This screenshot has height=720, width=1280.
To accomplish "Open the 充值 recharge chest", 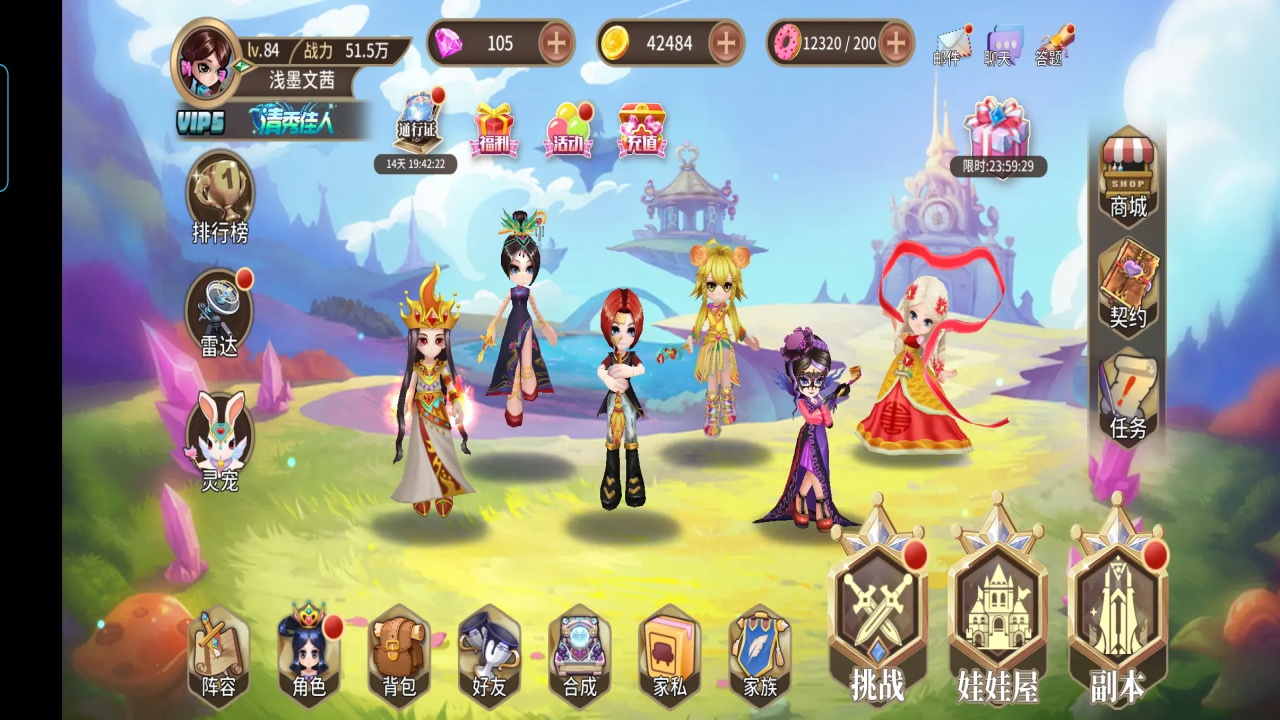I will pyautogui.click(x=642, y=130).
